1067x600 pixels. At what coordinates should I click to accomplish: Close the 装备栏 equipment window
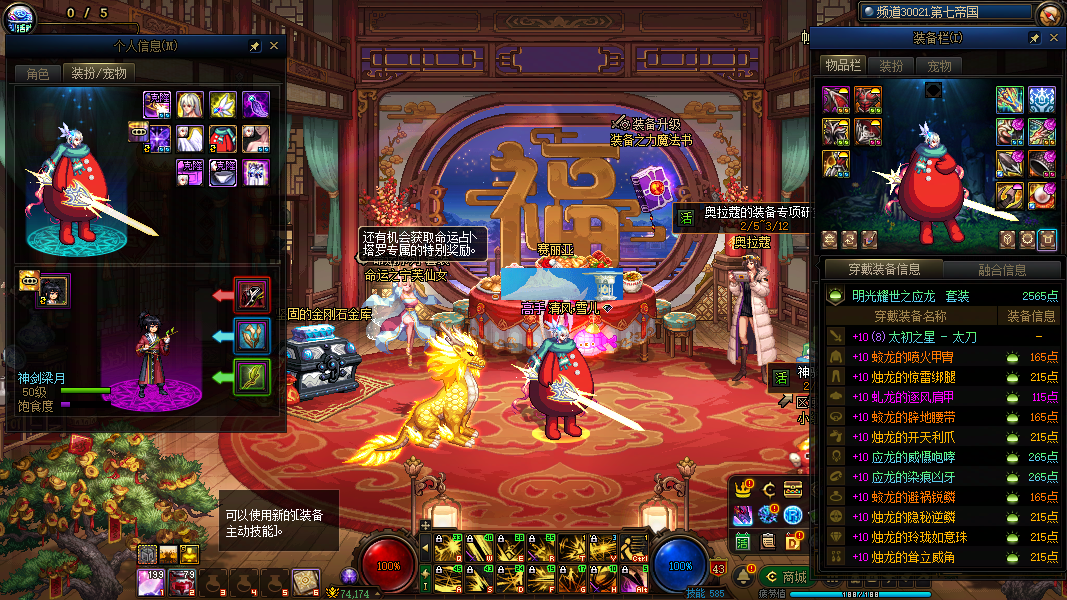tap(1054, 37)
